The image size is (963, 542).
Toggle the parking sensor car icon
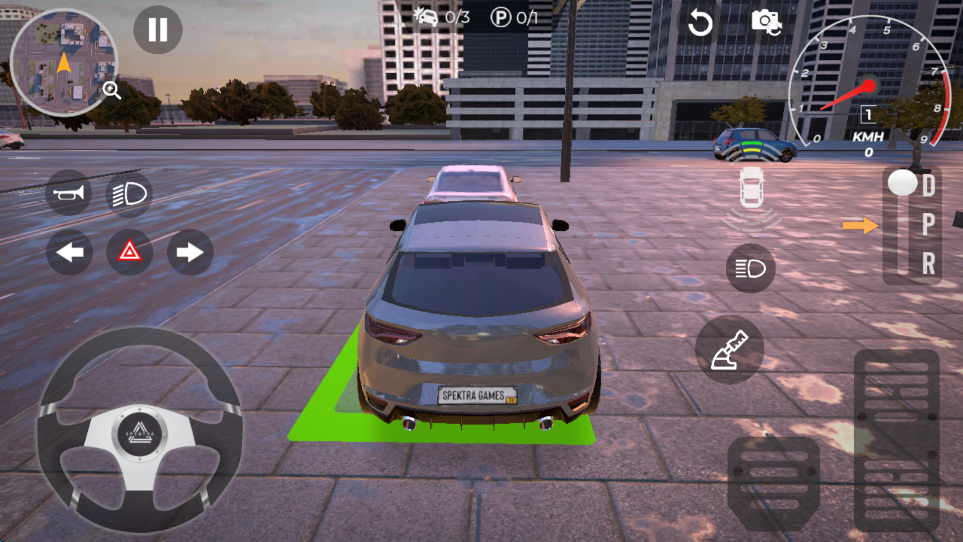[x=751, y=186]
